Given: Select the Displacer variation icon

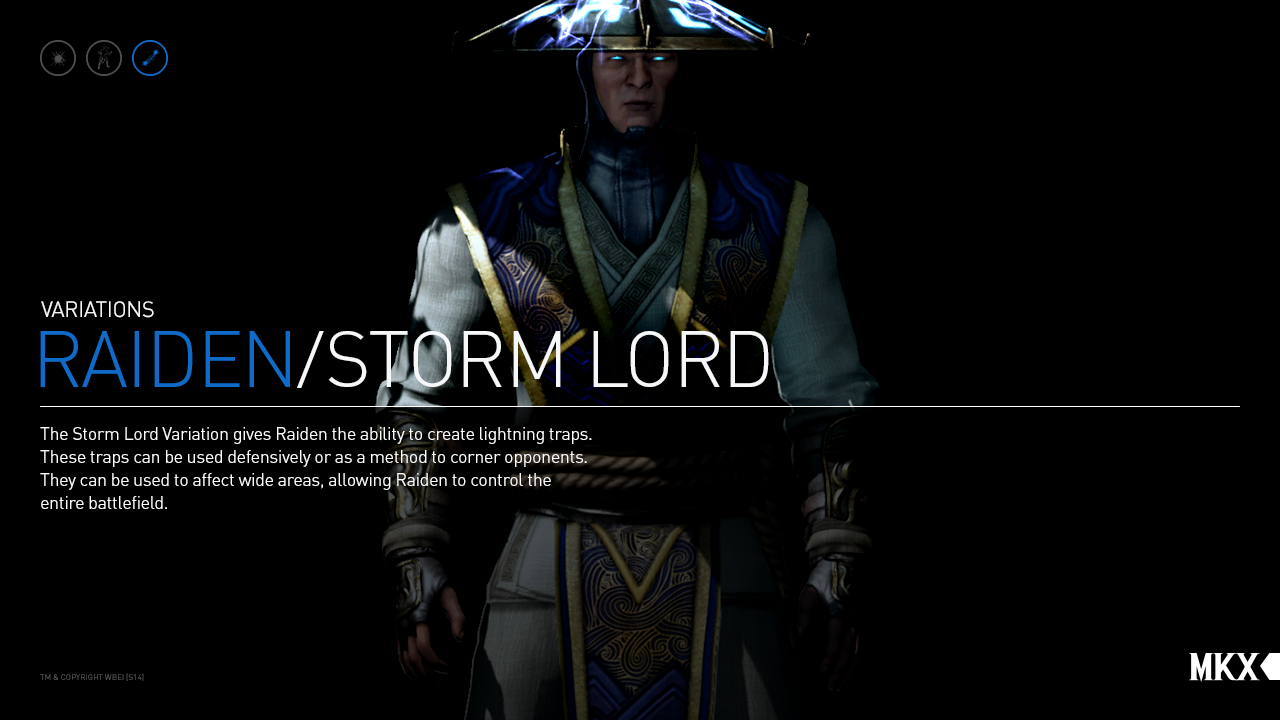Looking at the screenshot, I should tap(103, 57).
